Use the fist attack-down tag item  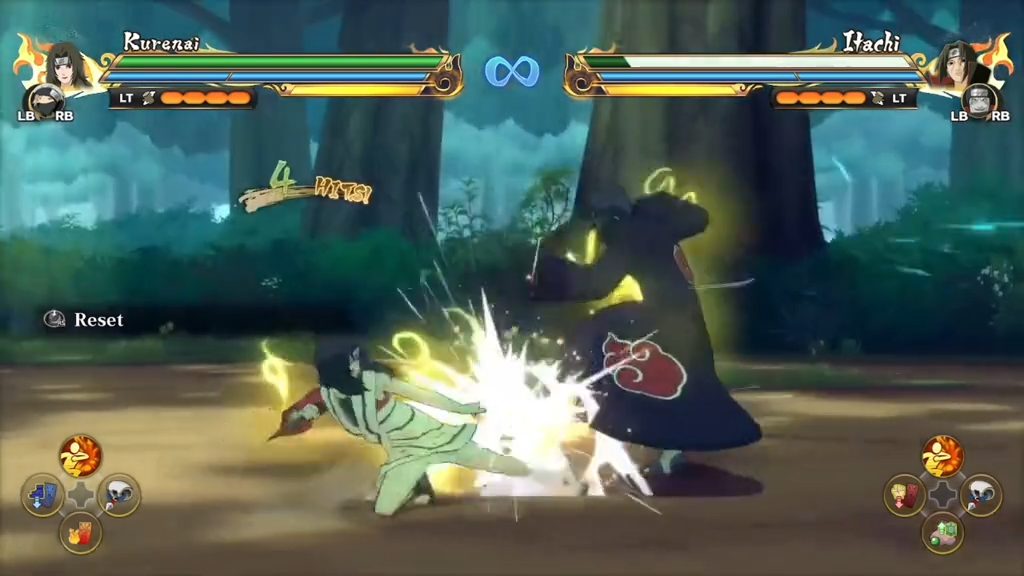click(905, 495)
